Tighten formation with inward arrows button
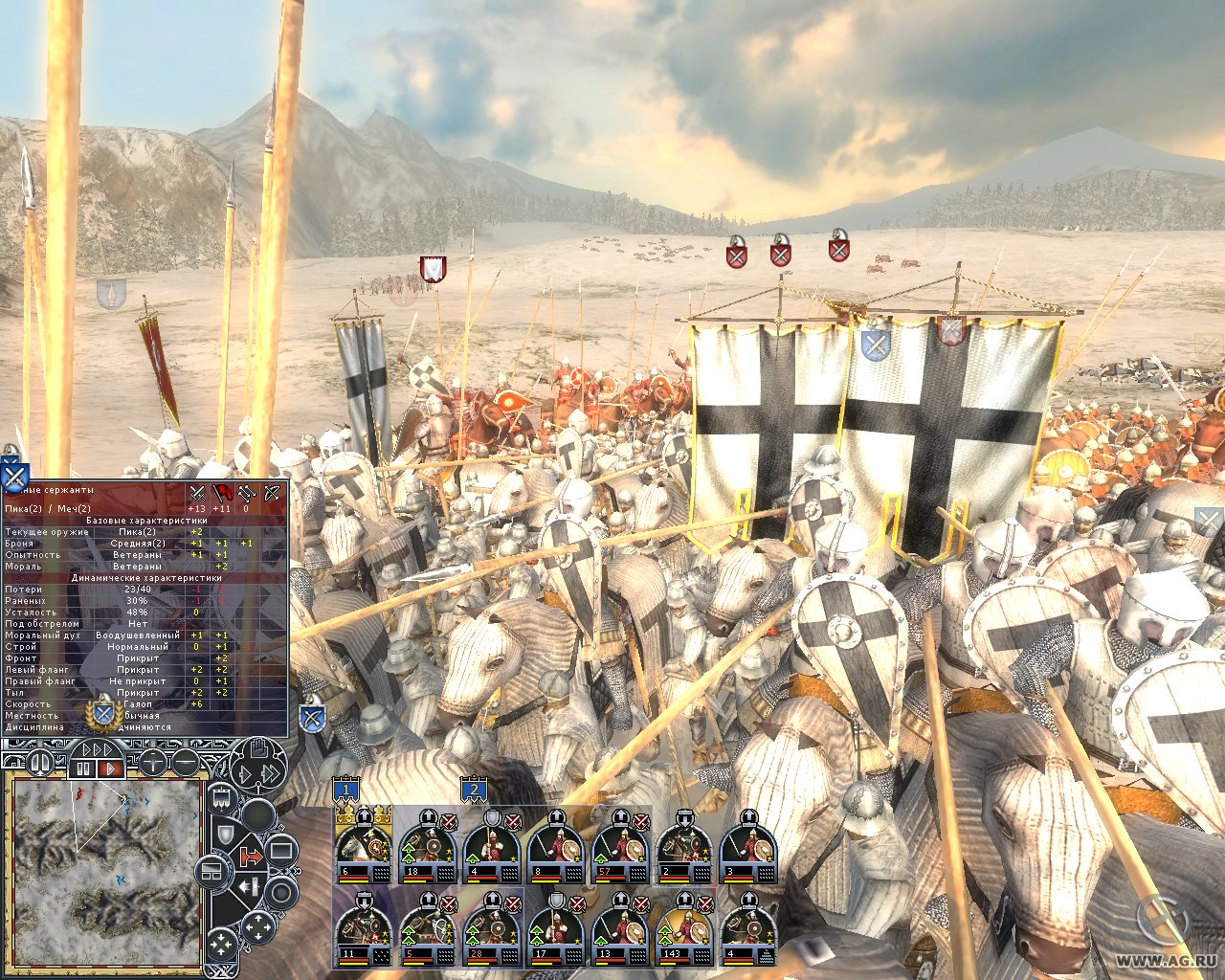 pyautogui.click(x=221, y=946)
